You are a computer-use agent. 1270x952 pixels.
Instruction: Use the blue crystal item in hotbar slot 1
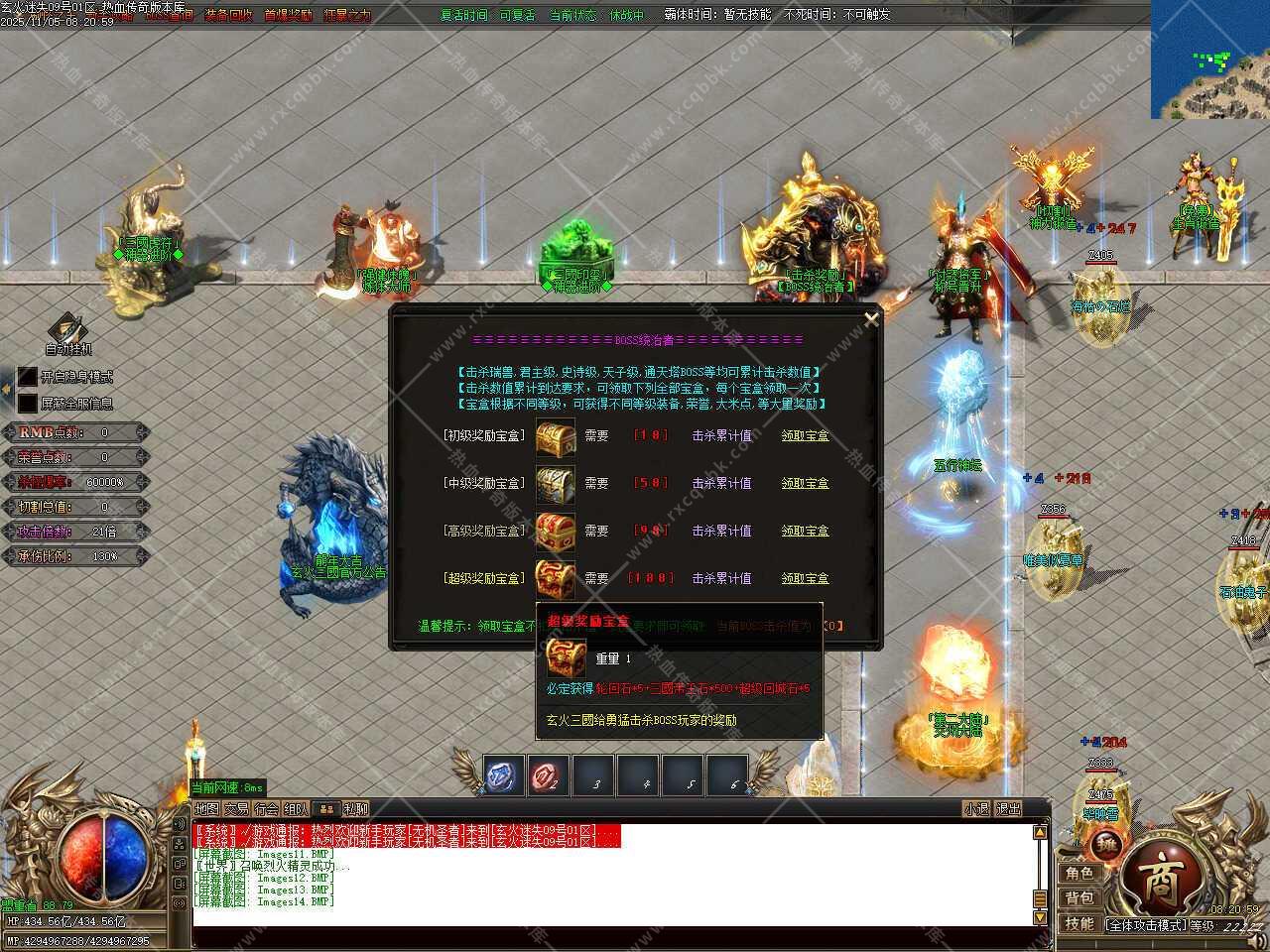pyautogui.click(x=504, y=775)
